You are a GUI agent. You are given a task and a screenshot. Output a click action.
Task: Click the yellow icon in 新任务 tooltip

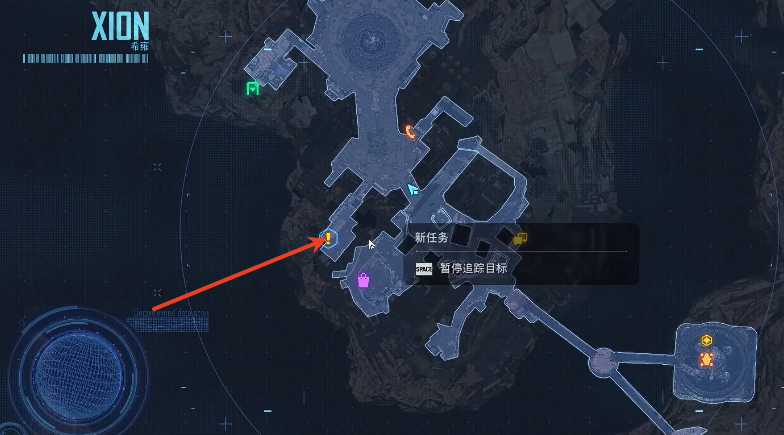click(x=519, y=238)
